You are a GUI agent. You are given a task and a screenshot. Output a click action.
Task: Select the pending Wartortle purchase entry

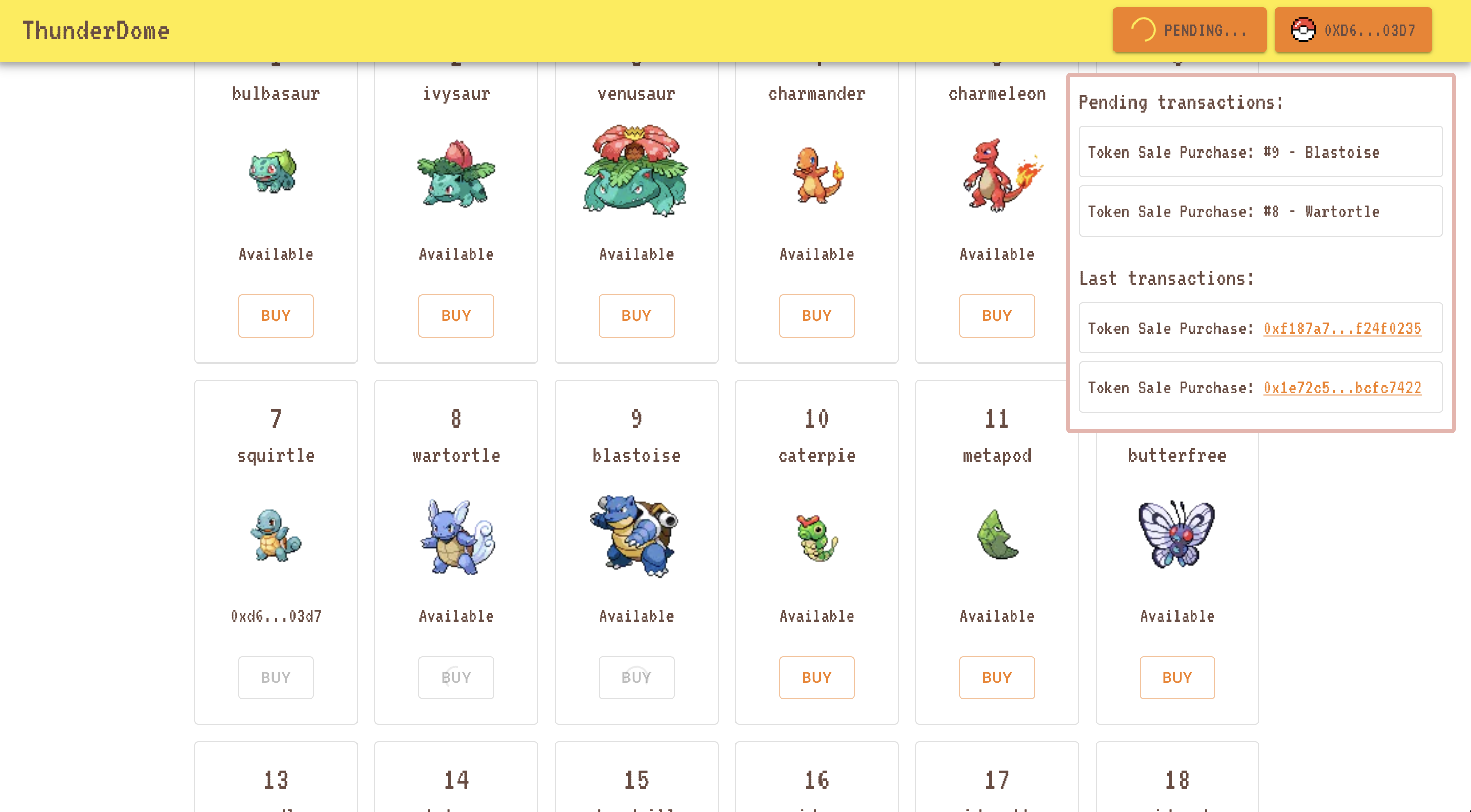coord(1260,211)
